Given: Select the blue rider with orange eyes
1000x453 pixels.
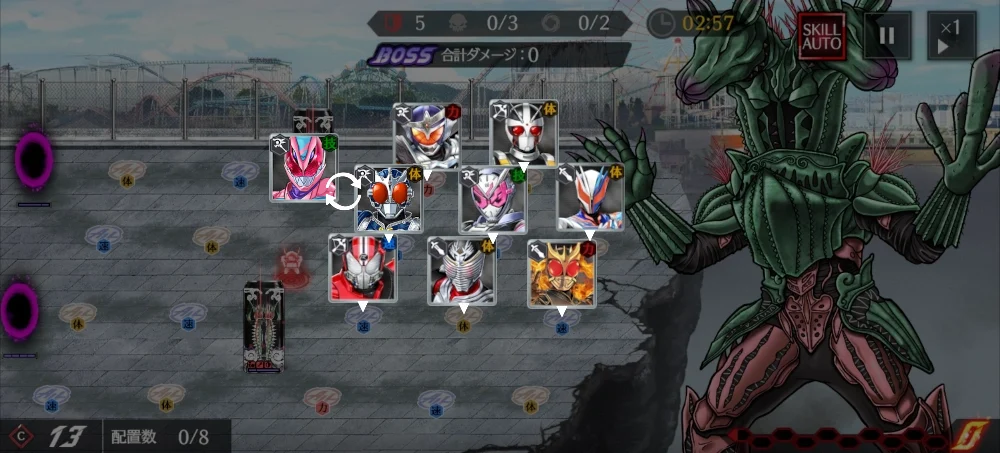Looking at the screenshot, I should click(x=389, y=199).
